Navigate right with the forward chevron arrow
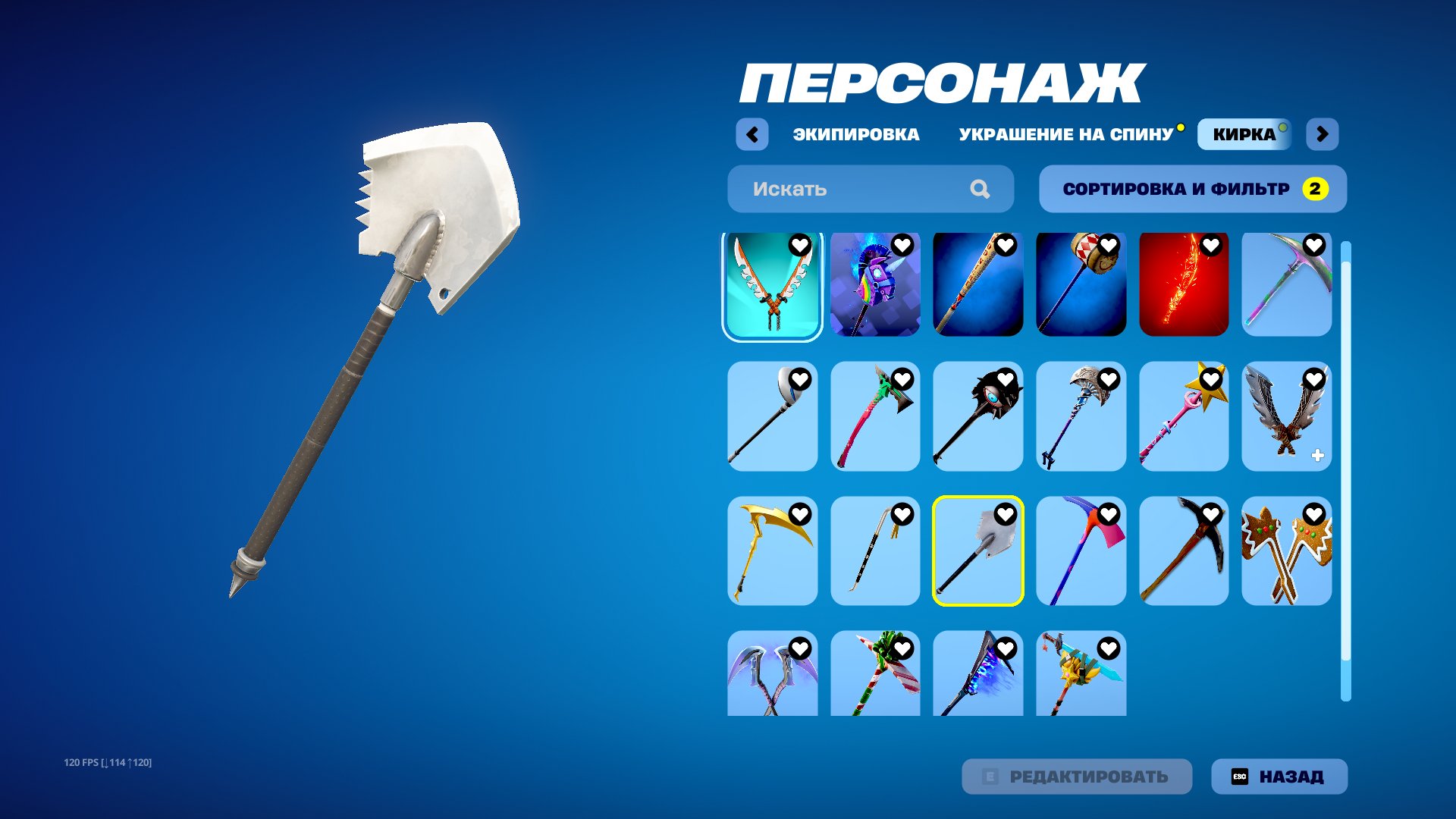This screenshot has width=1456, height=819. (1321, 133)
